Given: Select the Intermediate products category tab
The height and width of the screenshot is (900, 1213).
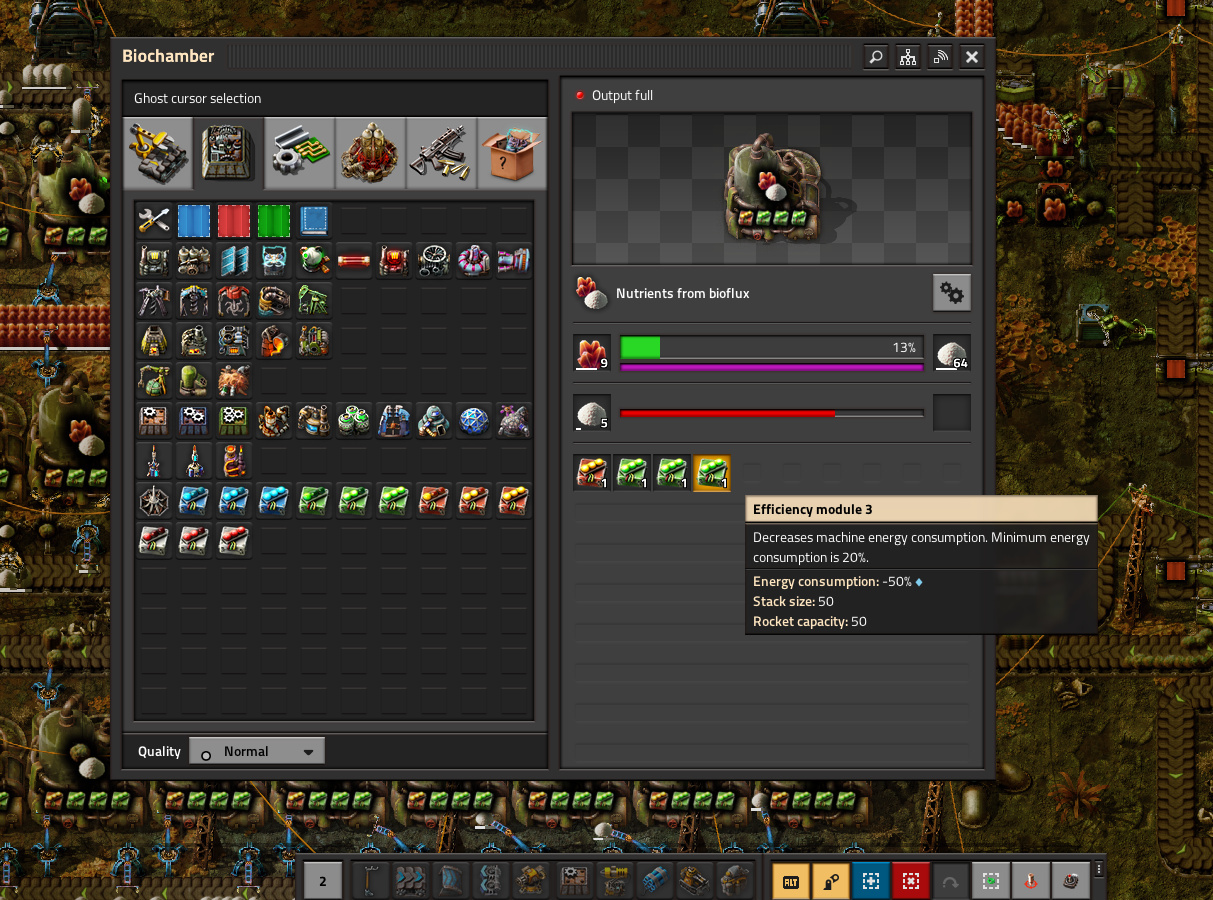Looking at the screenshot, I should [x=300, y=153].
